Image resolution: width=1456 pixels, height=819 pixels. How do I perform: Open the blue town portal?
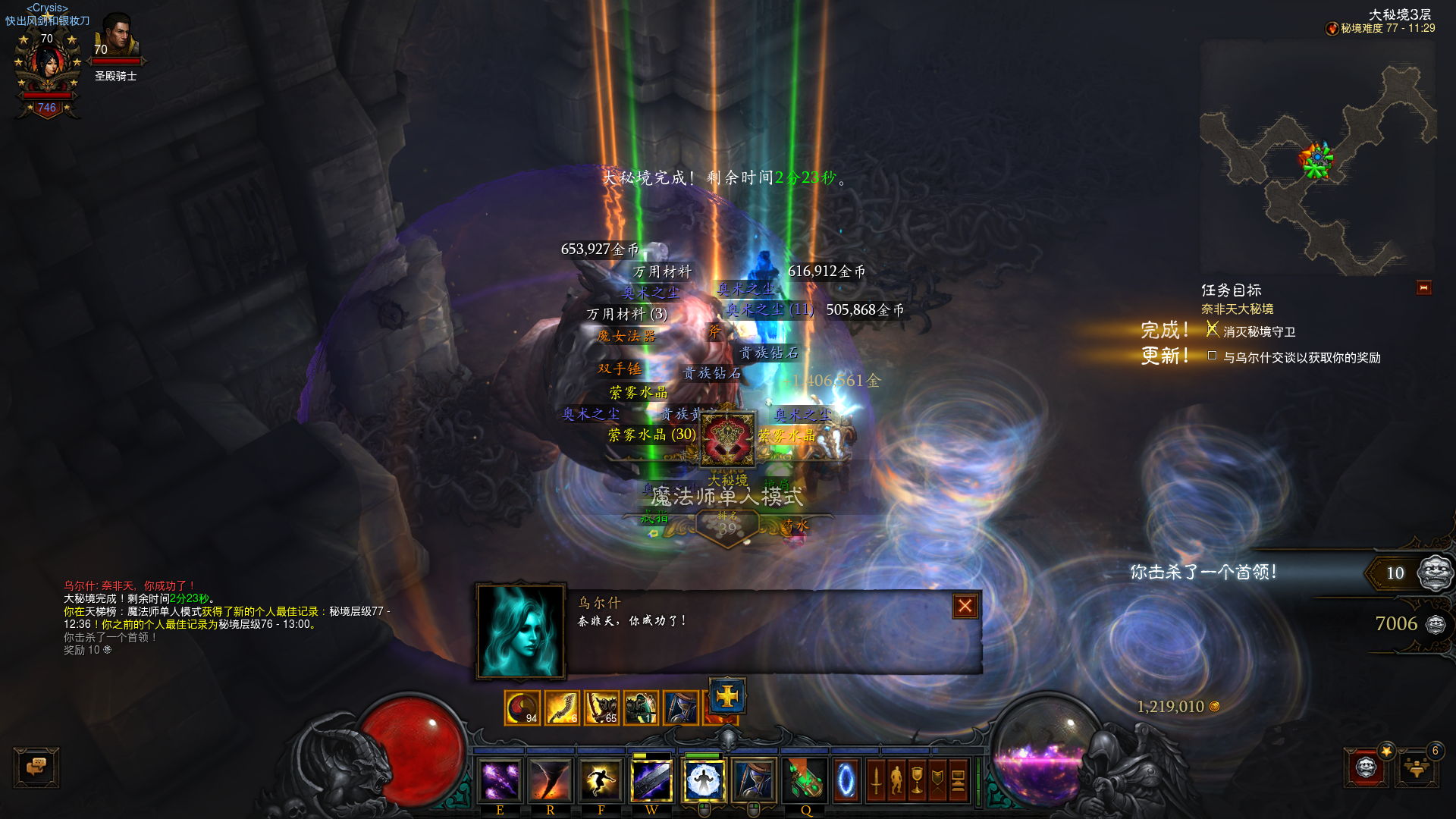pyautogui.click(x=846, y=780)
